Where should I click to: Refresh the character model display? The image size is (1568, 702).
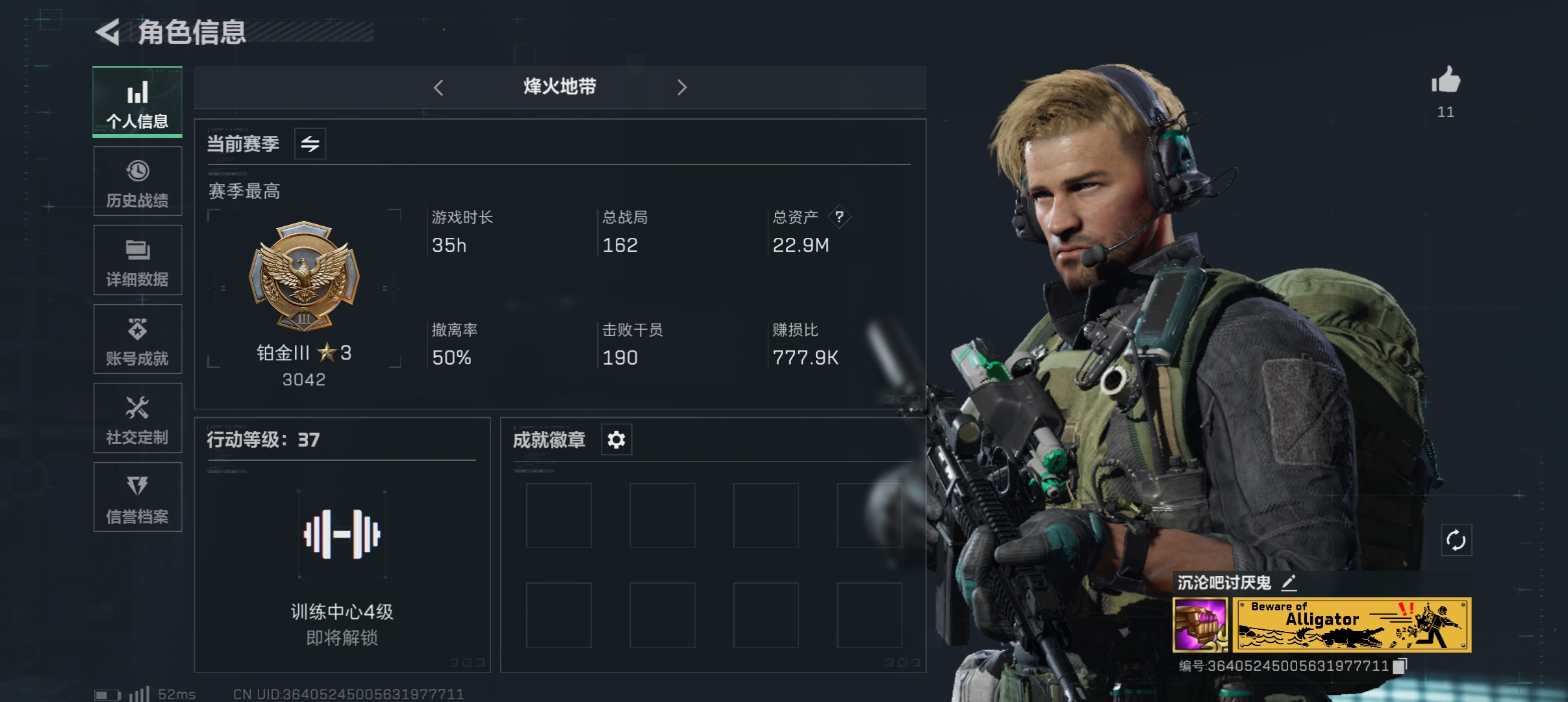click(x=1457, y=540)
